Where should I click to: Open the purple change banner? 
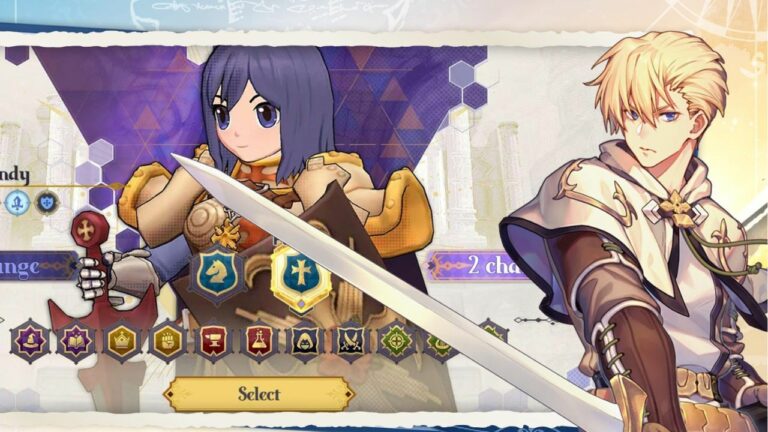pyautogui.click(x=36, y=266)
